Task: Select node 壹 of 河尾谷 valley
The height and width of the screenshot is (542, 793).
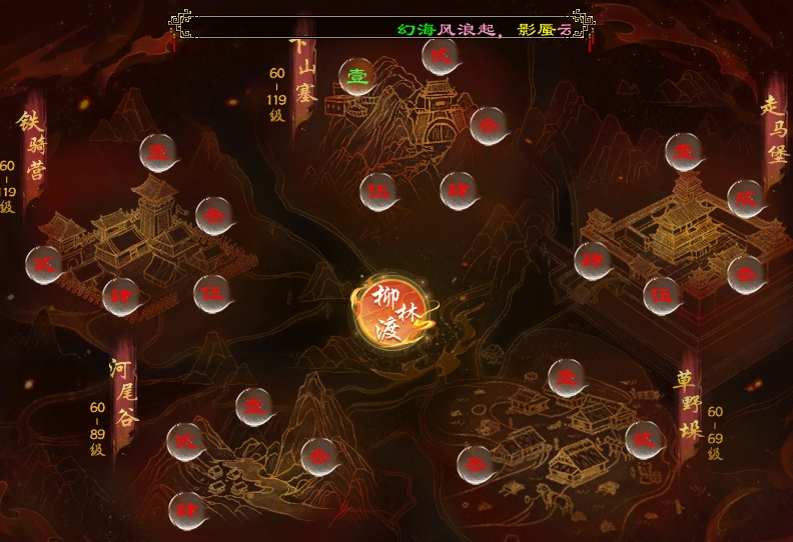Action: click(x=254, y=407)
